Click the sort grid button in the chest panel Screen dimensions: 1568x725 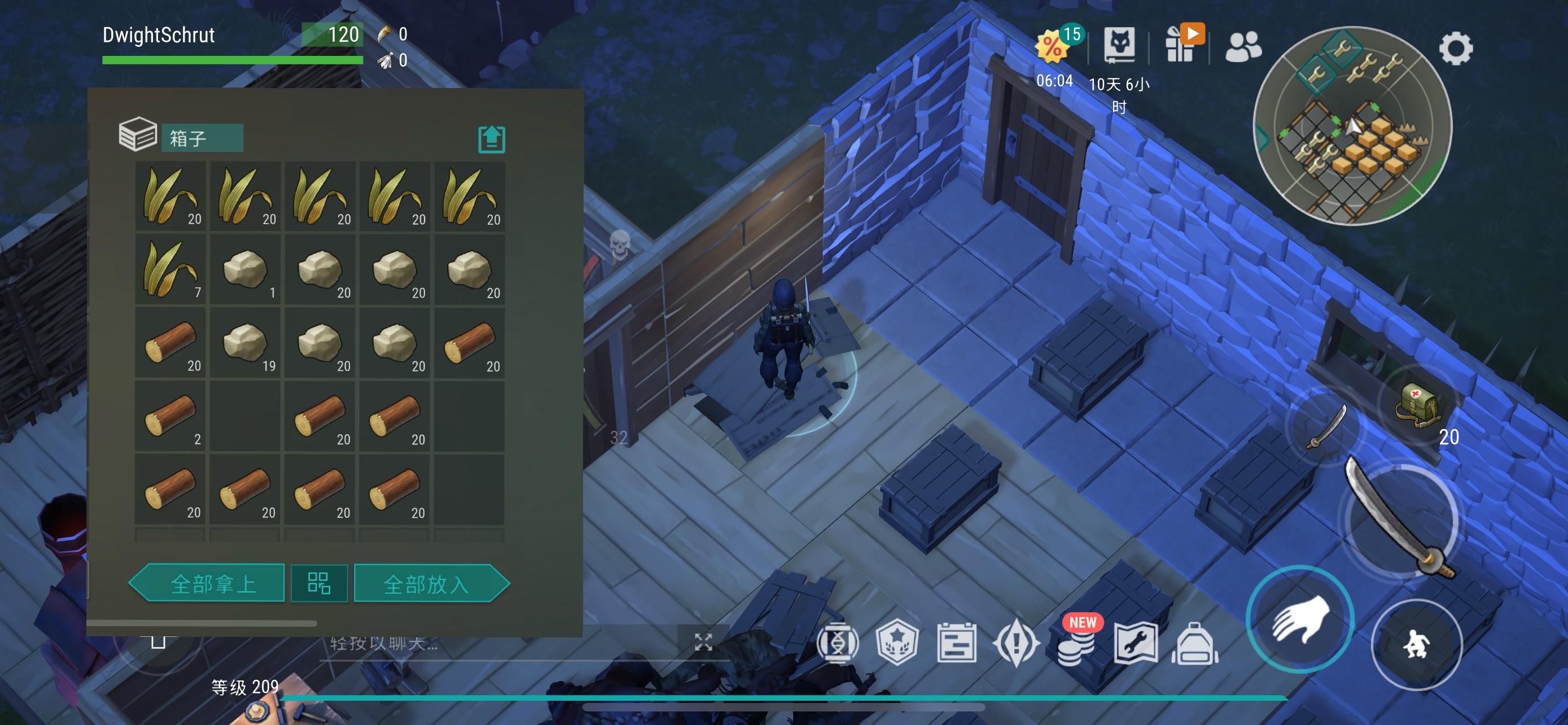[x=319, y=583]
